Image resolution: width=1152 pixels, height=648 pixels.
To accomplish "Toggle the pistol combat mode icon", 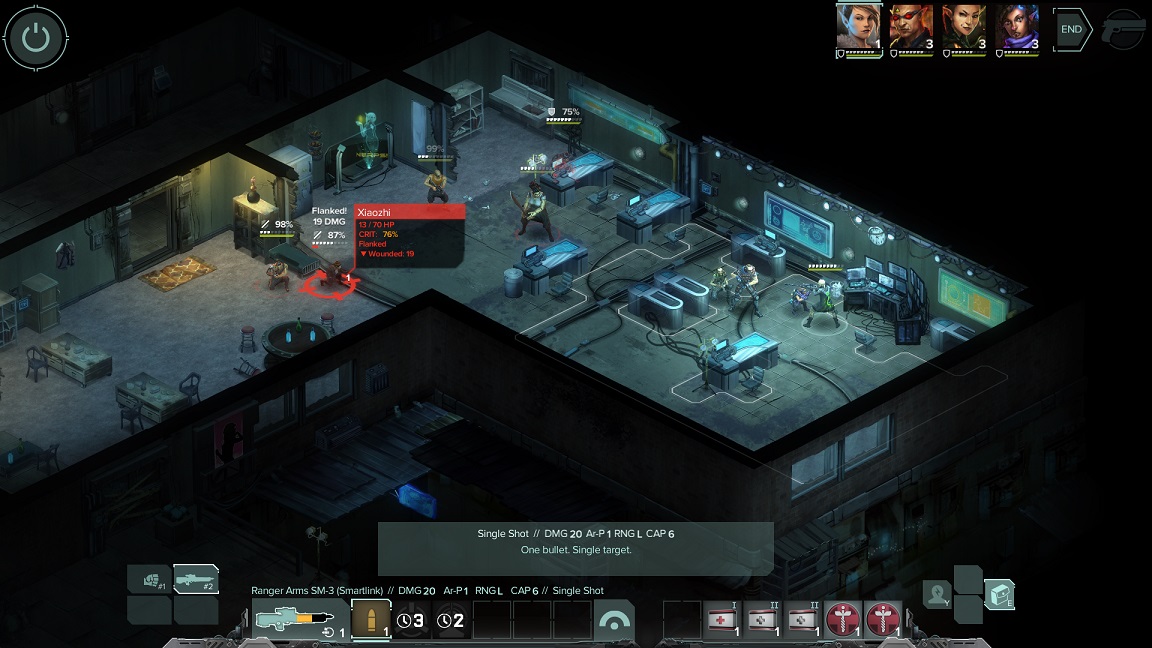I will click(1124, 31).
